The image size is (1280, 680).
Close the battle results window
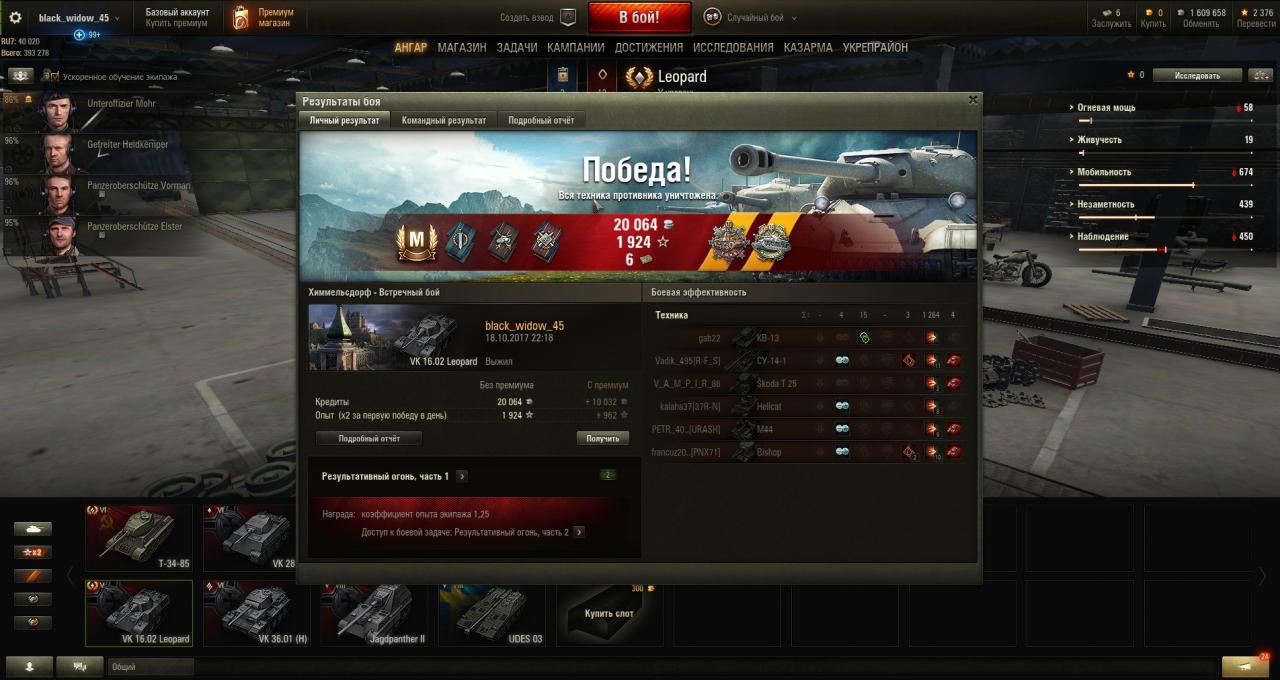tap(973, 100)
